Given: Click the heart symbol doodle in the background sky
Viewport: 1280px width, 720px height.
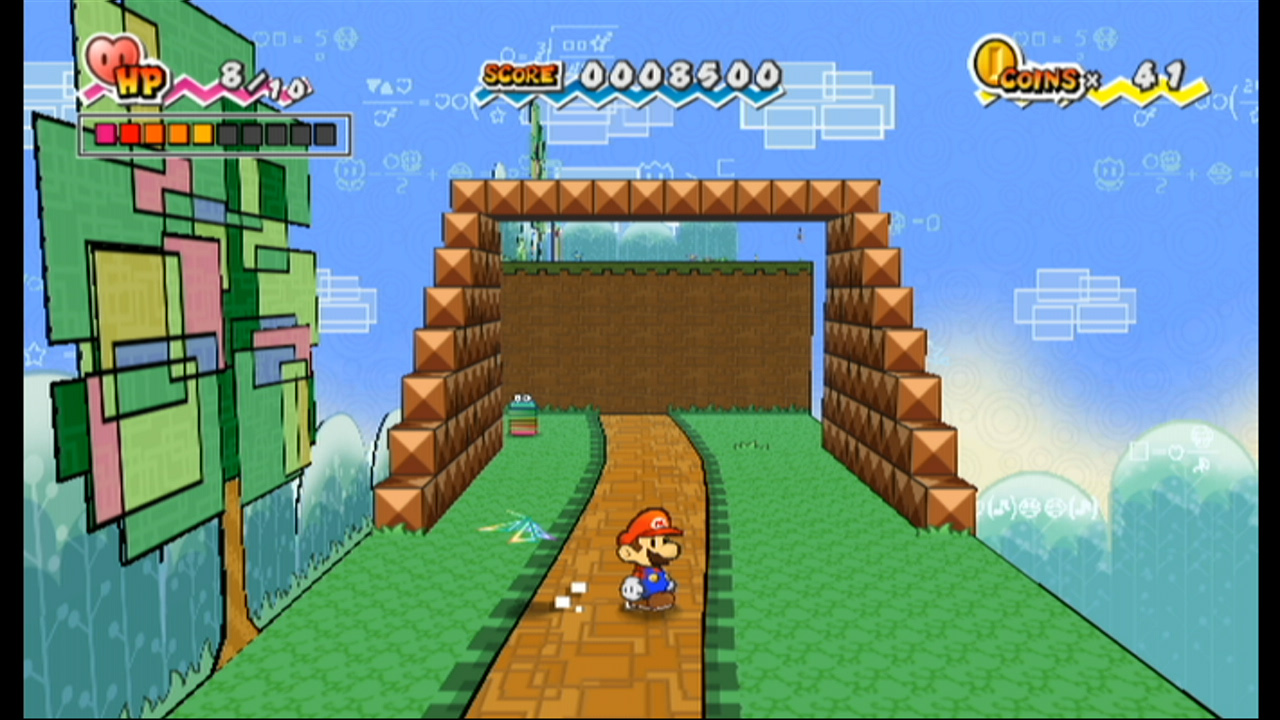Looking at the screenshot, I should (x=402, y=86).
